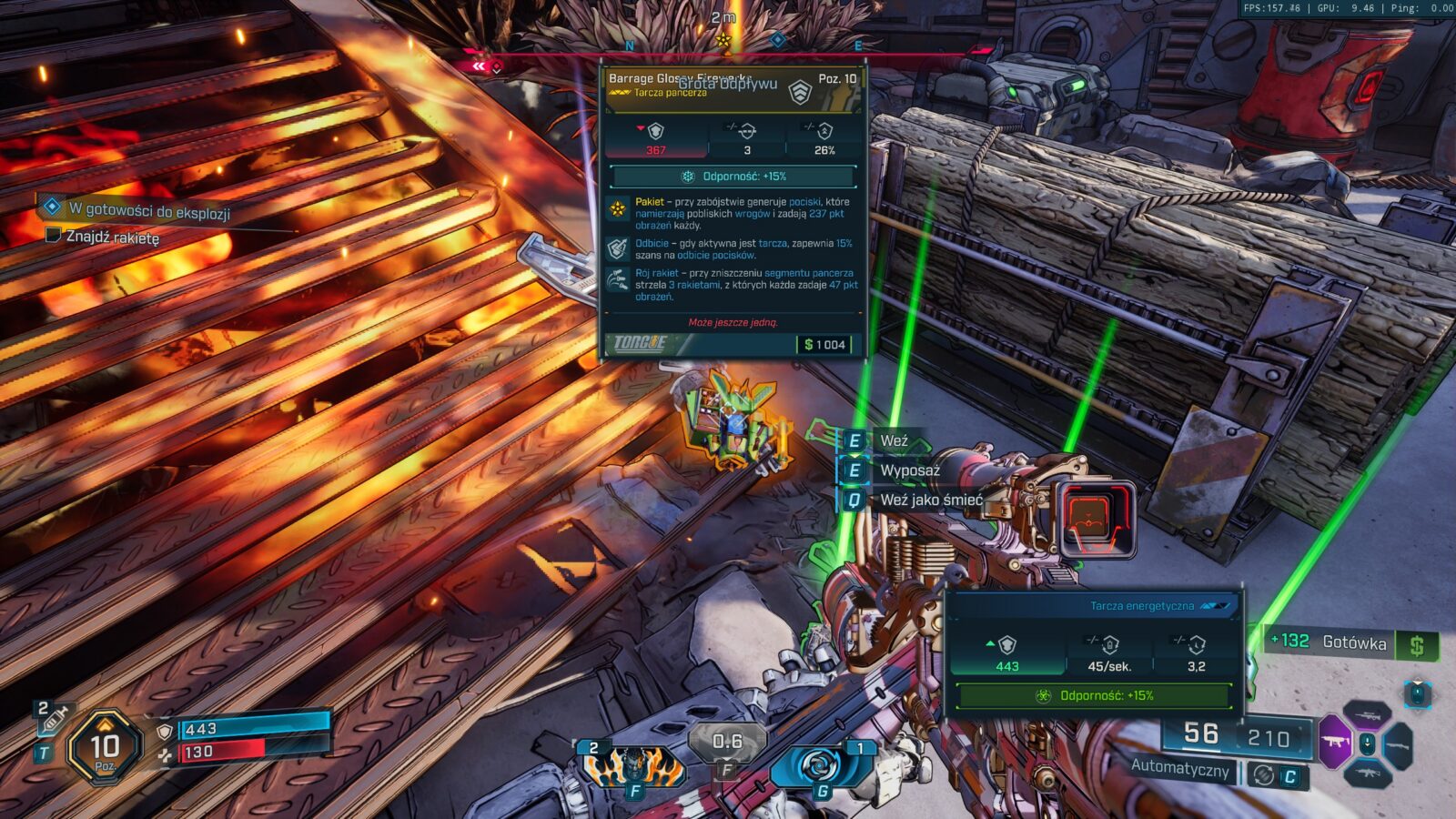Choose Weź jako śmieć option
This screenshot has height=819, width=1456.
[929, 500]
